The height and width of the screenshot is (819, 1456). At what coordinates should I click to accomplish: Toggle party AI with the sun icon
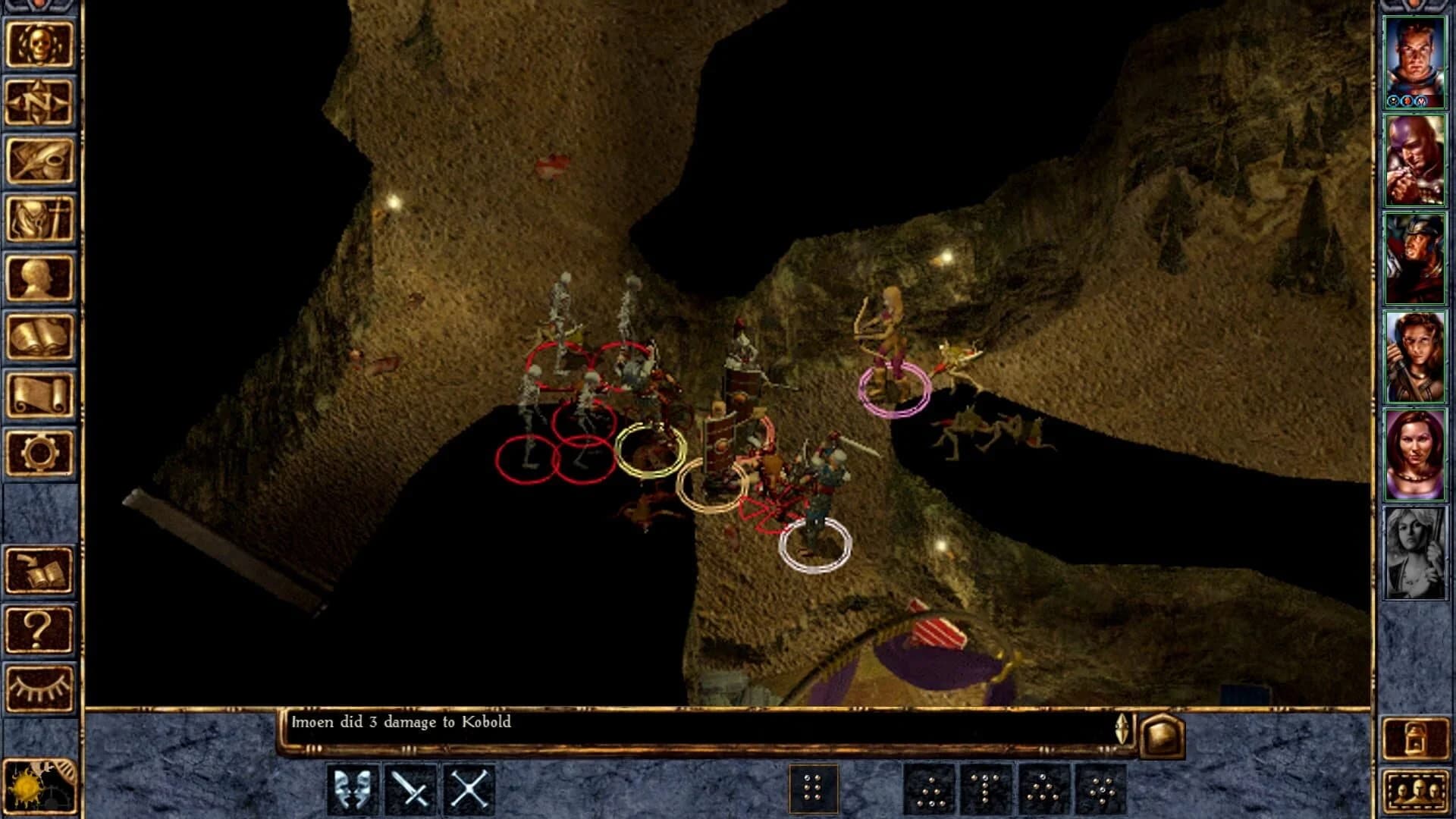pos(39,789)
